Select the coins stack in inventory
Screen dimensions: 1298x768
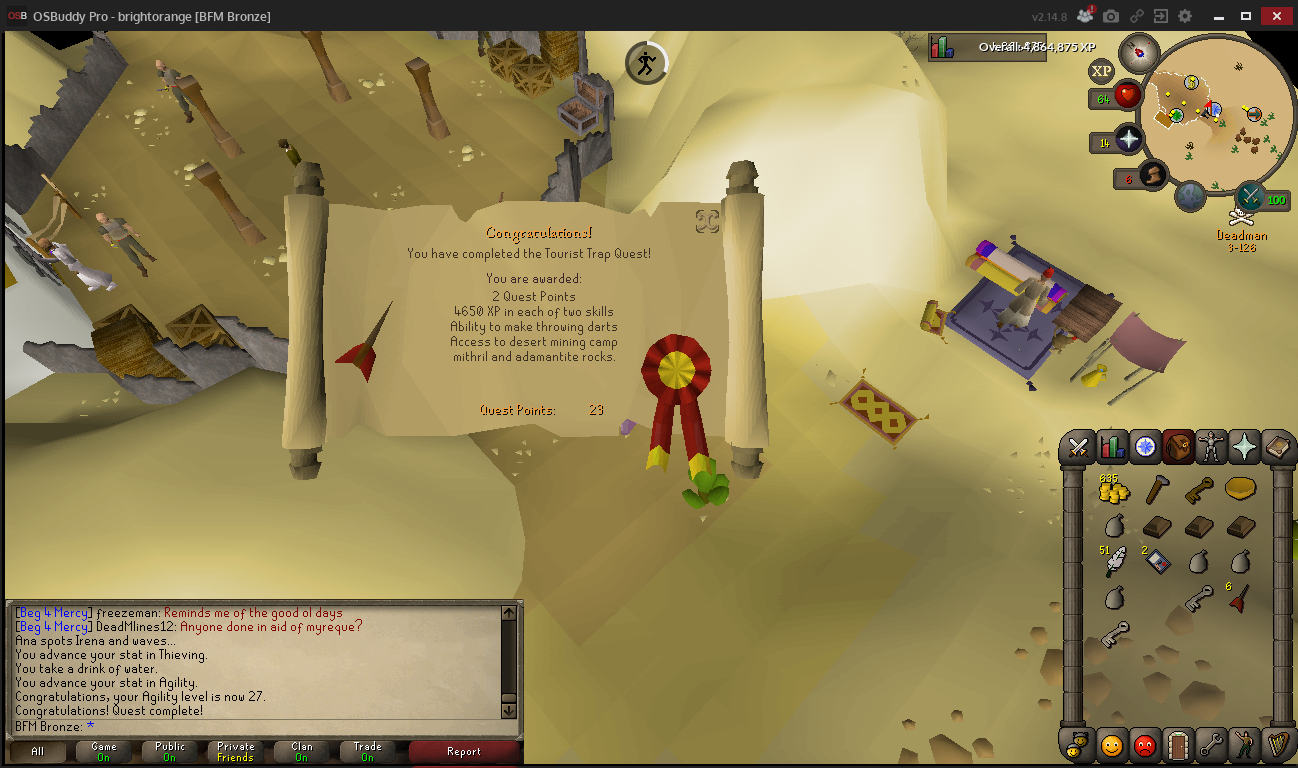point(1112,490)
